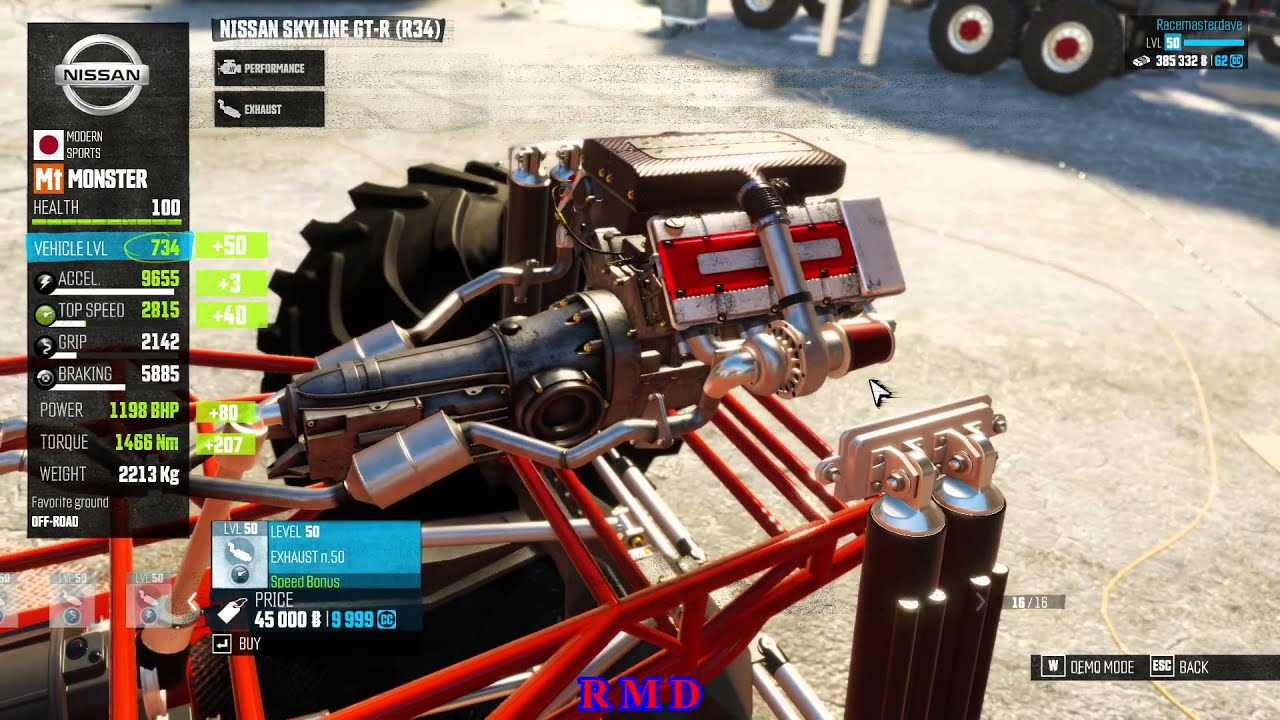This screenshot has width=1280, height=720.
Task: Select the Exhaust parts category
Action: click(269, 109)
